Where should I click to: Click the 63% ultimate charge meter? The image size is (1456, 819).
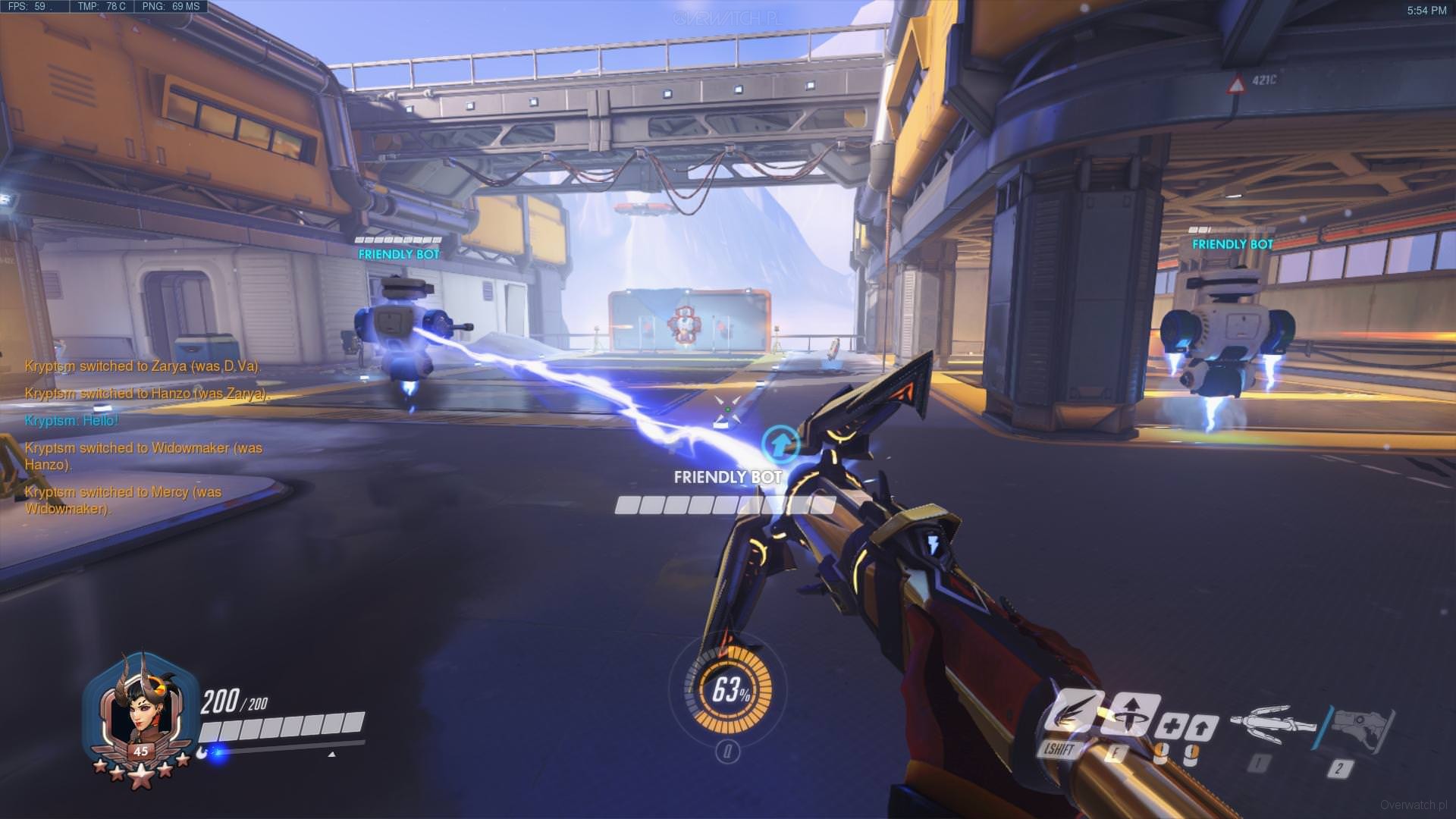click(728, 689)
